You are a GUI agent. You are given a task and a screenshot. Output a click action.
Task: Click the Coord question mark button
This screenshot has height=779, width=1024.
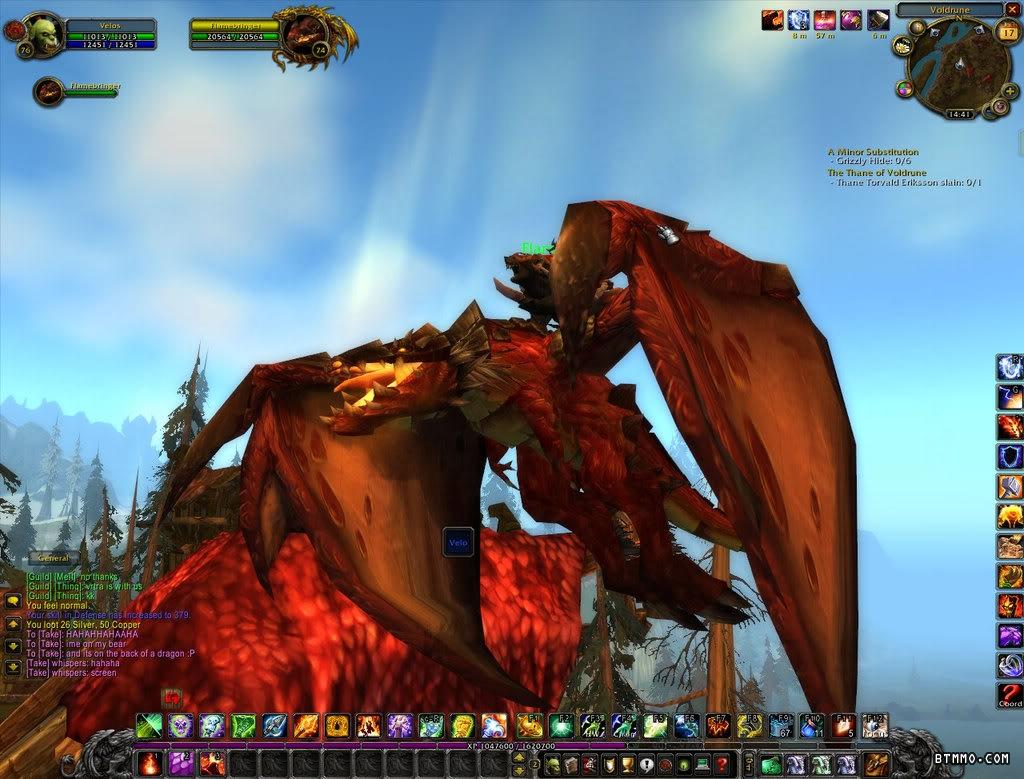coord(1009,695)
